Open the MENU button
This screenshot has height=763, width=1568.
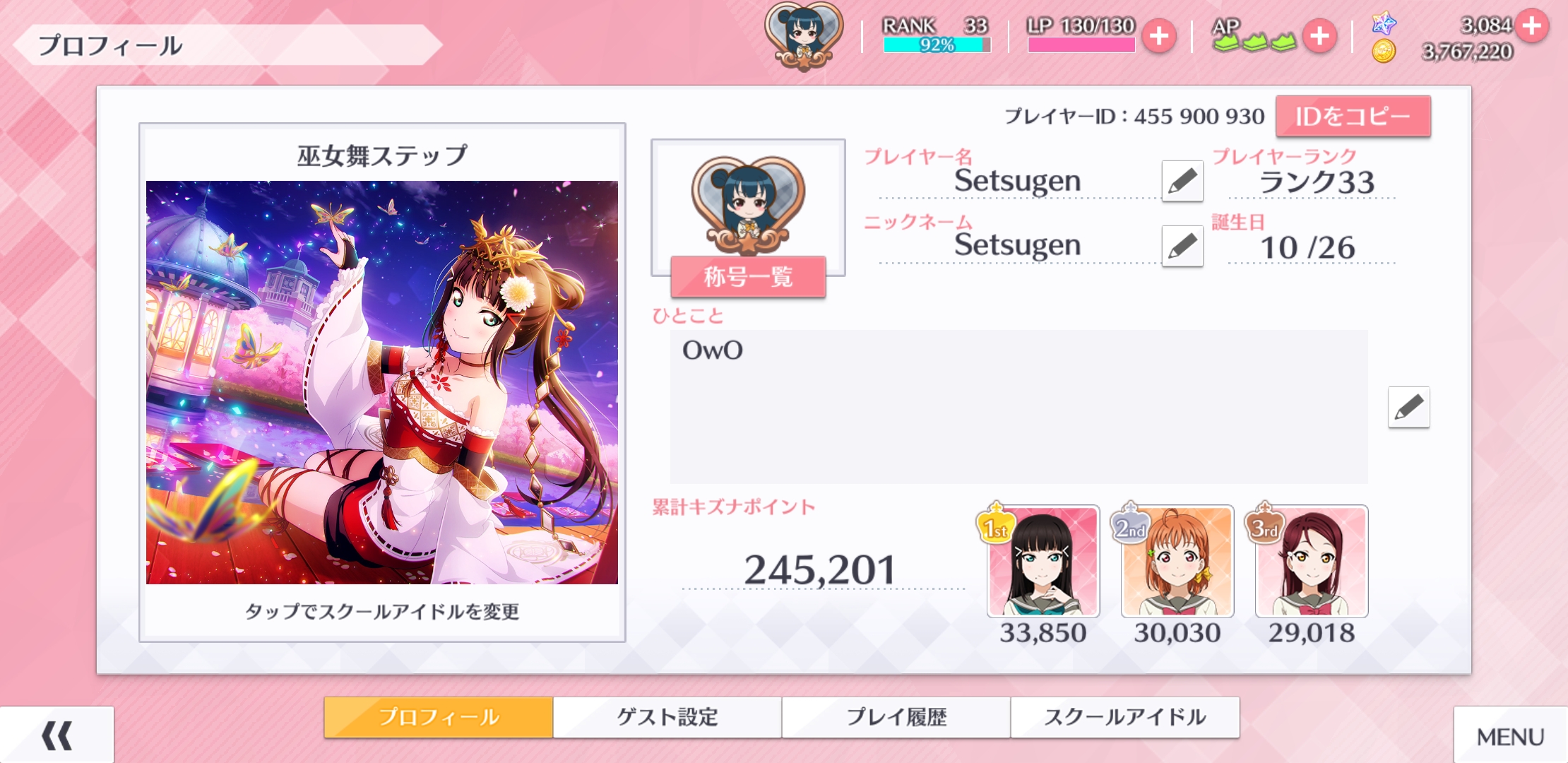pos(1510,737)
